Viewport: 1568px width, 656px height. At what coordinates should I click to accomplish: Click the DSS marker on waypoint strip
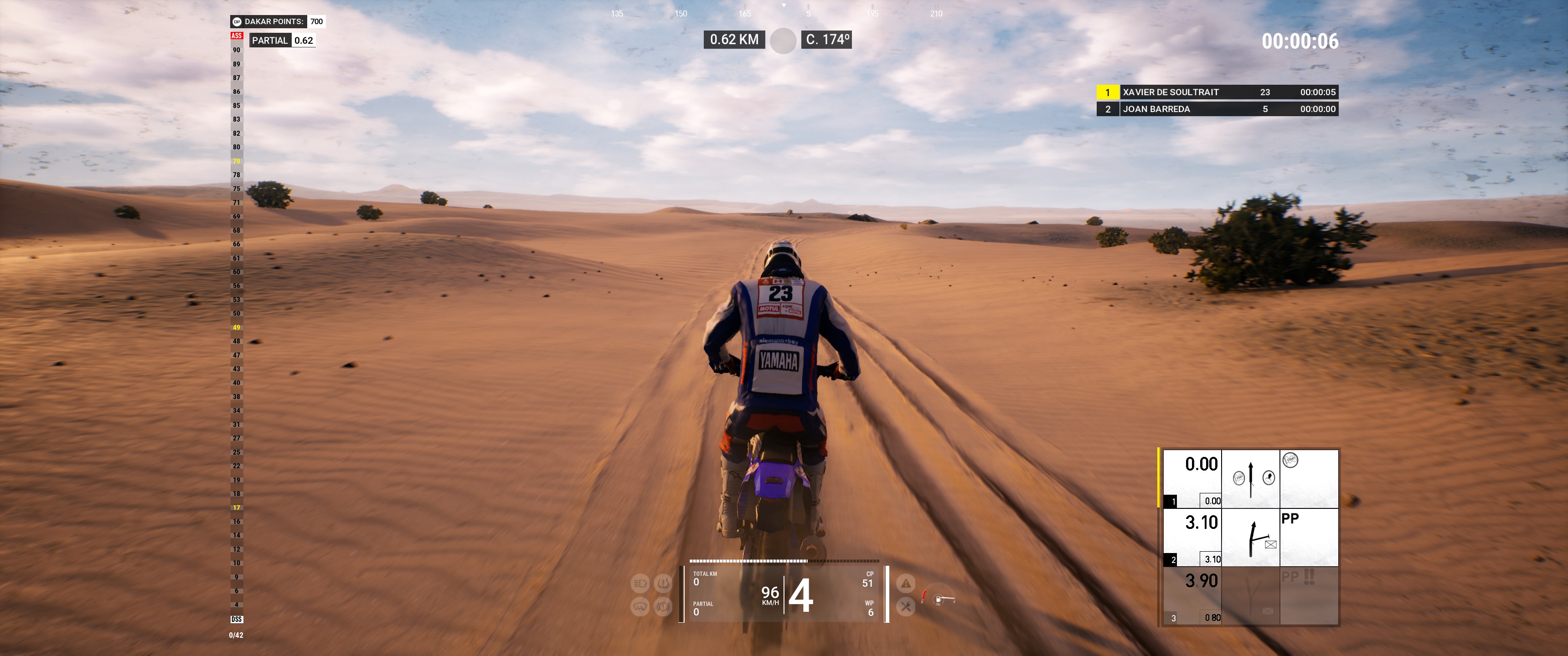click(x=237, y=619)
